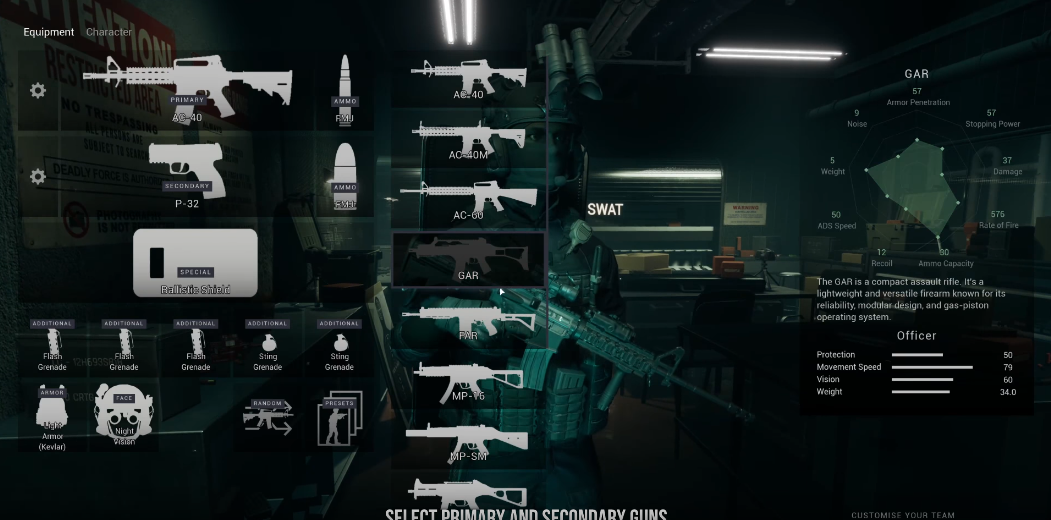Open settings gear for the secondary weapon
This screenshot has height=520, width=1051.
(x=38, y=177)
